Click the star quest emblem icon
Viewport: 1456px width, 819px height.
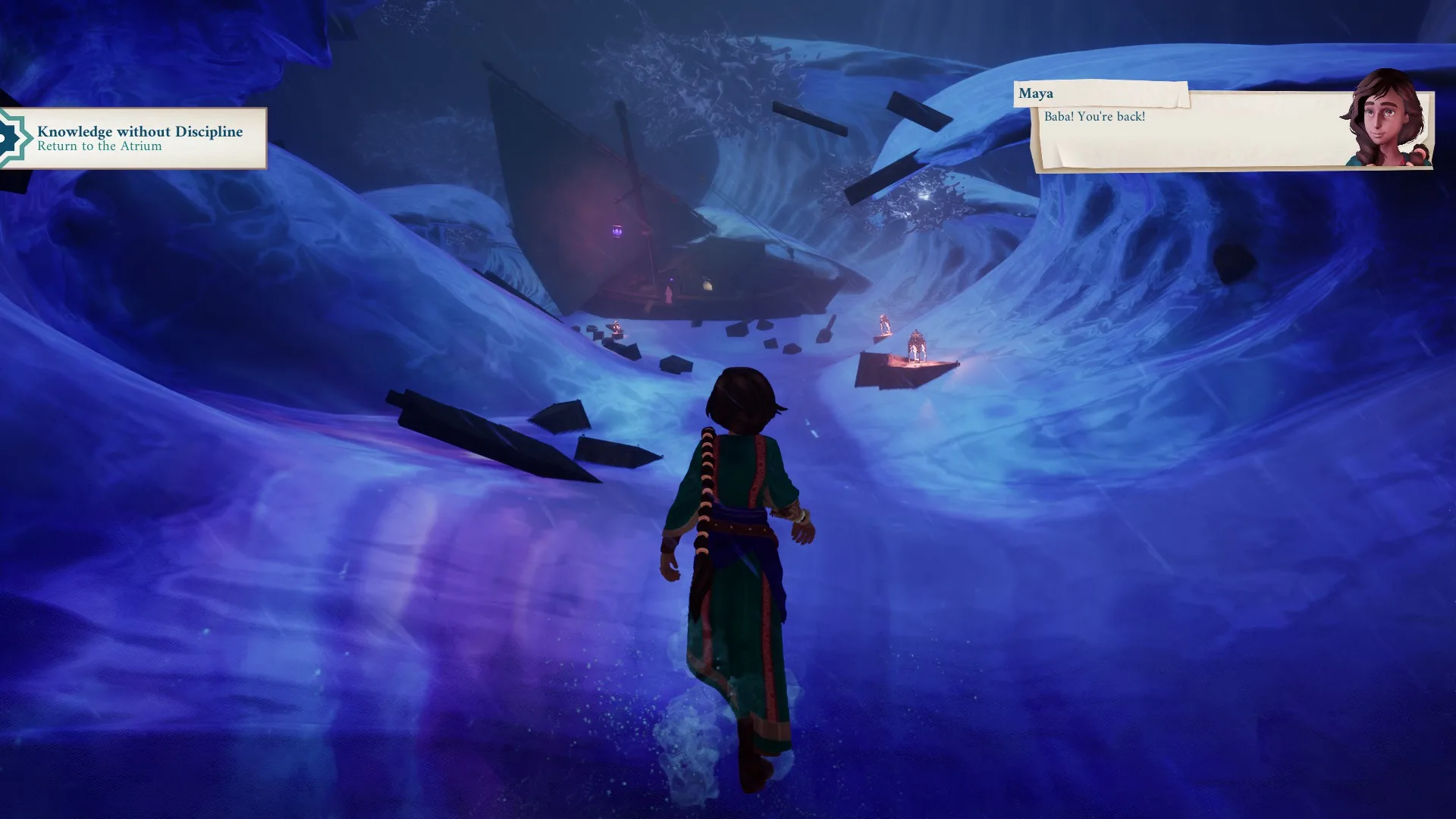[x=12, y=139]
